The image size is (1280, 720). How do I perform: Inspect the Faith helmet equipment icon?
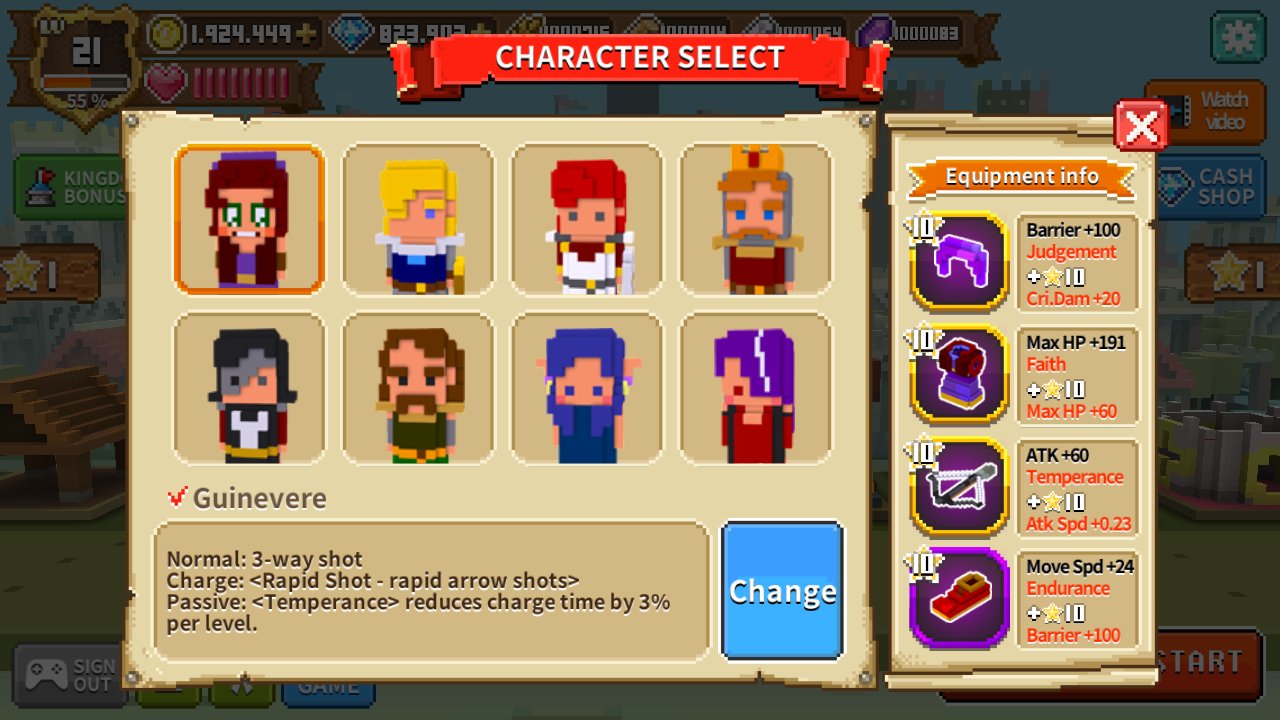point(960,374)
